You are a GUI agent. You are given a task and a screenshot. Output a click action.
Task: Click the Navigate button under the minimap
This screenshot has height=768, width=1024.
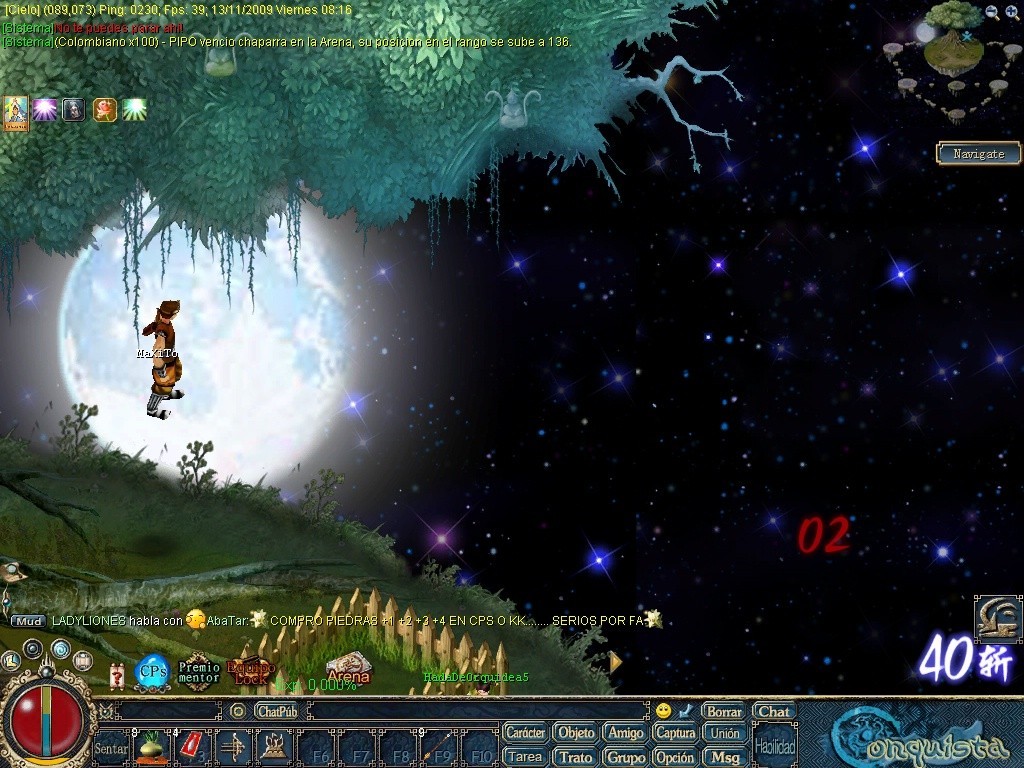(x=978, y=154)
